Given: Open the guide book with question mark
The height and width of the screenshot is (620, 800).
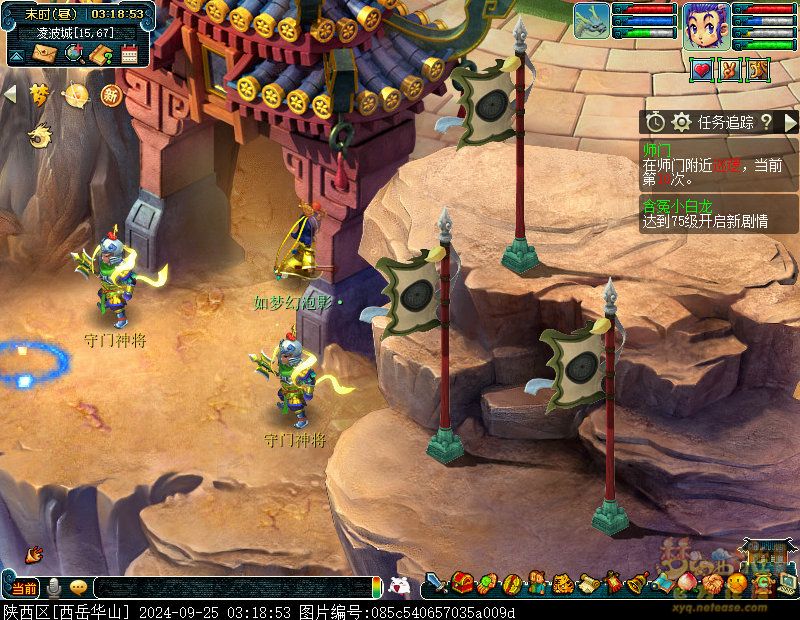Looking at the screenshot, I should (x=100, y=54).
